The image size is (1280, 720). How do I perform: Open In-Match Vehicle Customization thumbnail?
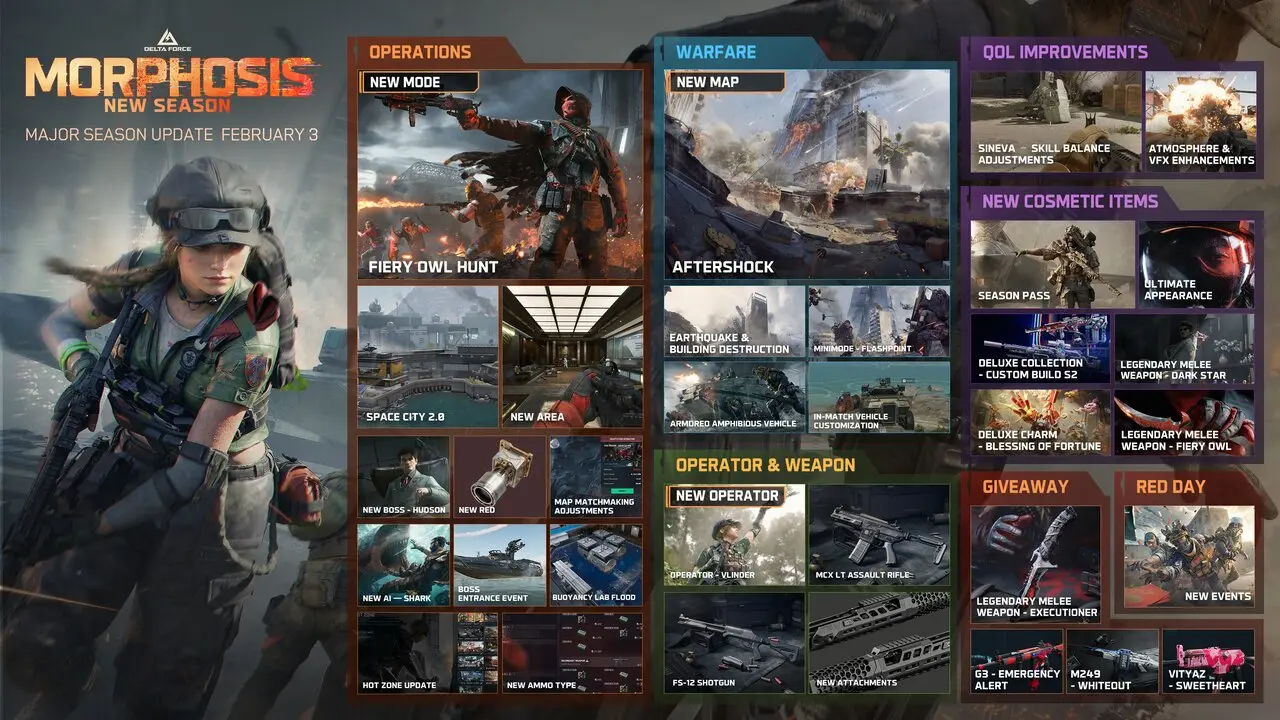tap(879, 396)
